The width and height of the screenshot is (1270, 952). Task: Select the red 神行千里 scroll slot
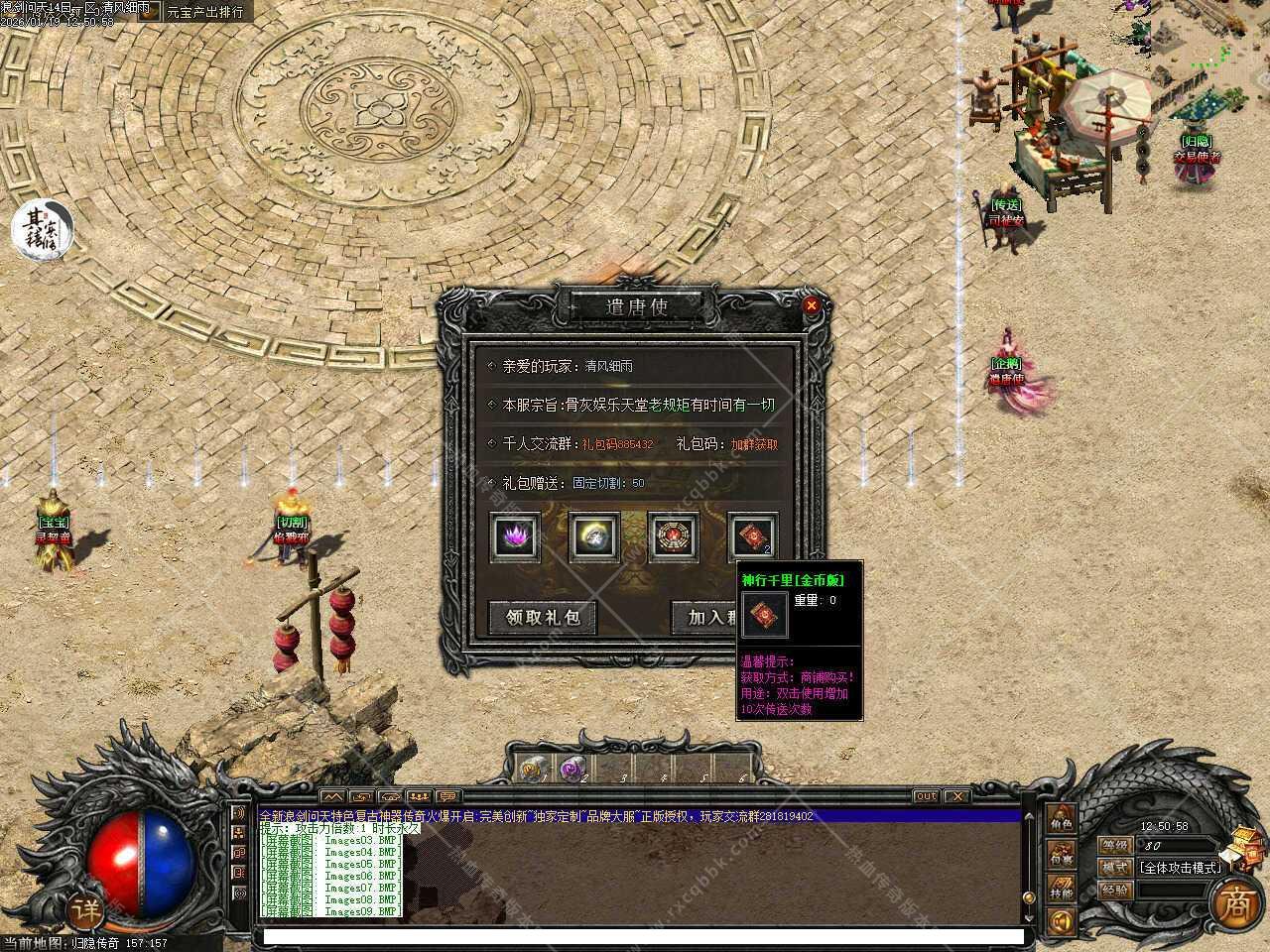[x=753, y=536]
